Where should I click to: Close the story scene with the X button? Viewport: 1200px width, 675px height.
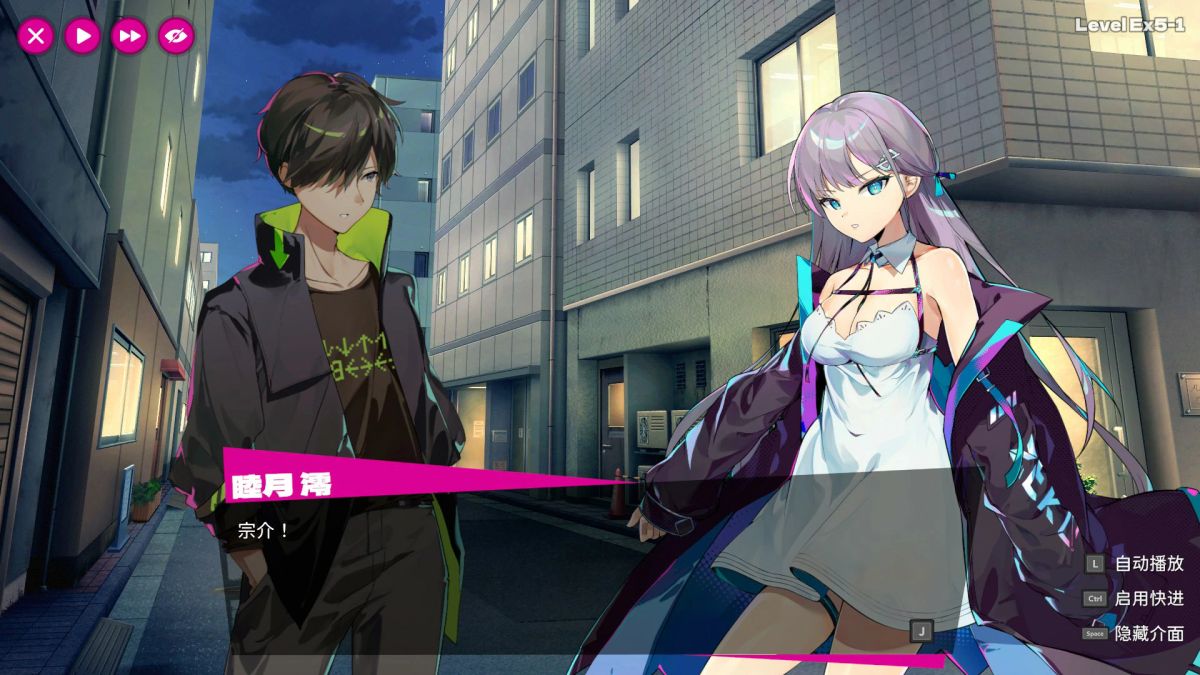click(36, 37)
